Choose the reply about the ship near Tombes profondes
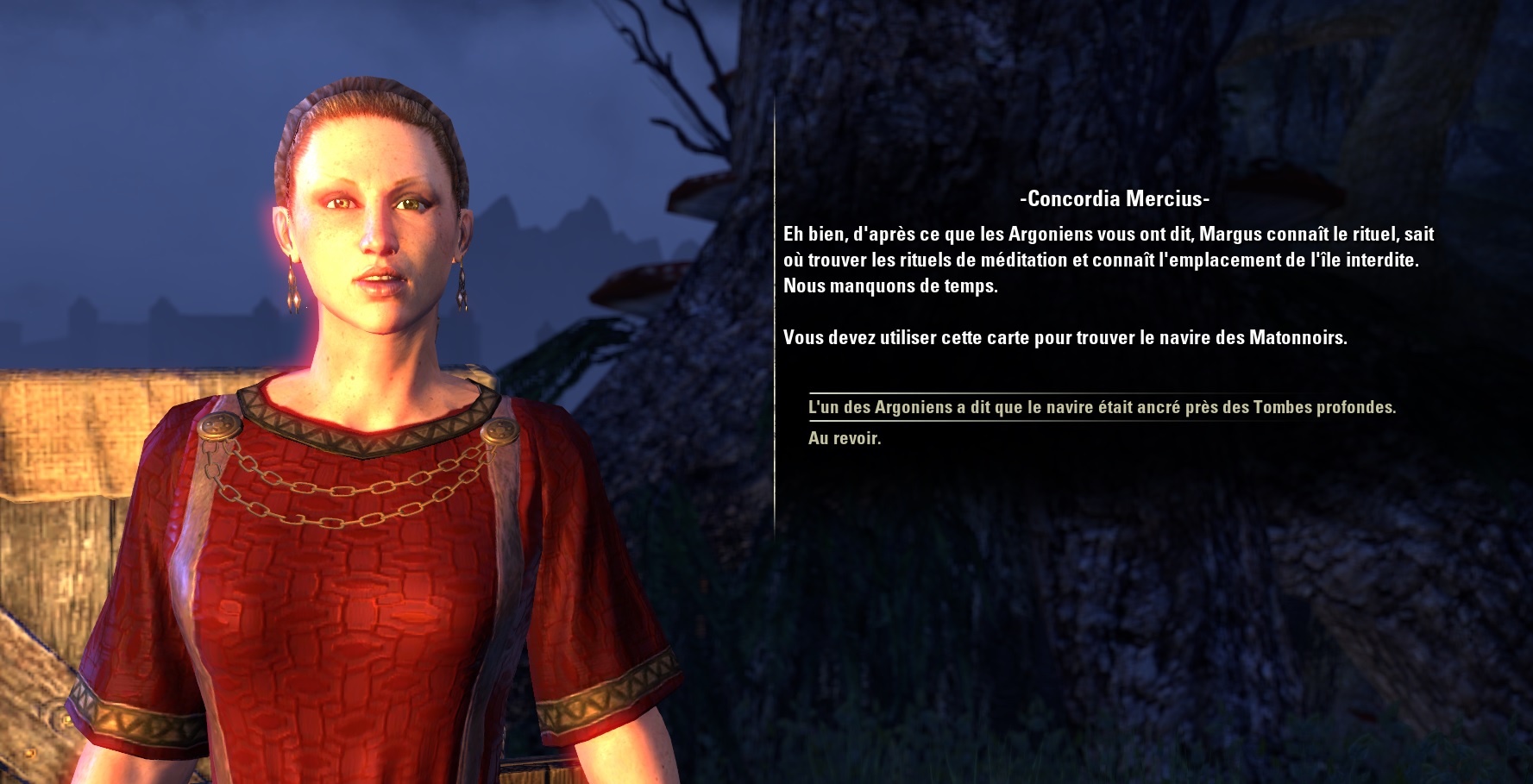 point(1101,407)
